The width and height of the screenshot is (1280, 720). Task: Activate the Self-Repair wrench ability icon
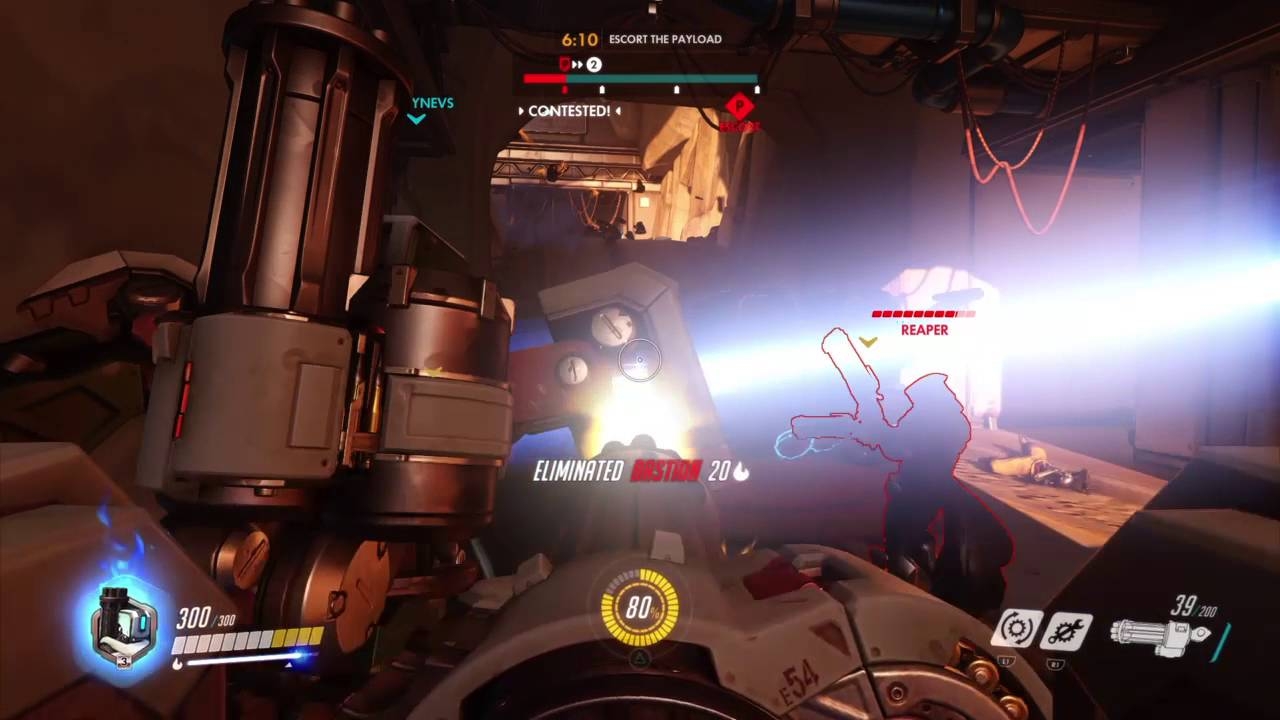[x=1065, y=631]
